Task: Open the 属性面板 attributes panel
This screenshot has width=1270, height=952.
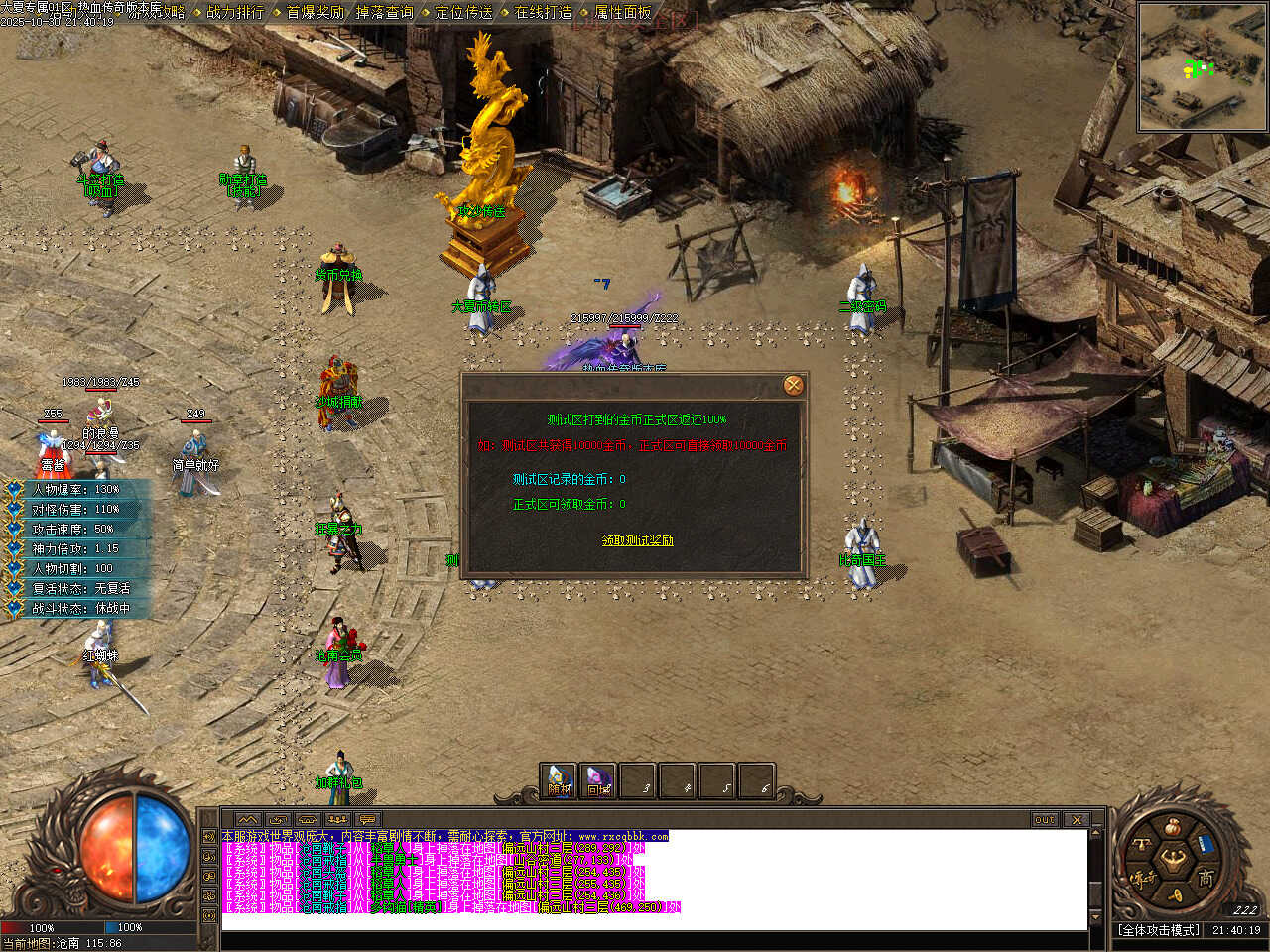Action: tap(622, 13)
